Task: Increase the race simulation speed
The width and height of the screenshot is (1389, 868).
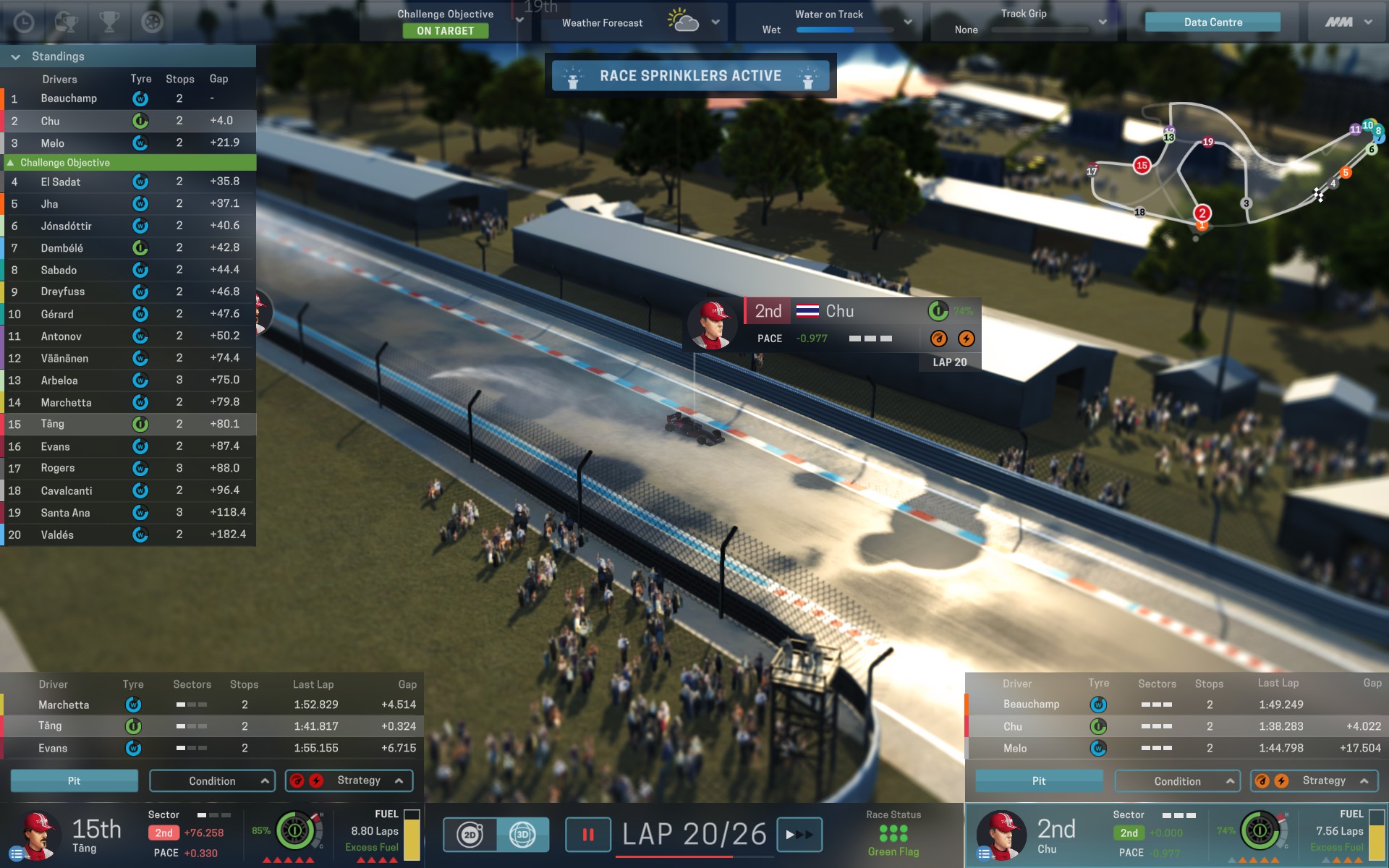Action: click(799, 835)
